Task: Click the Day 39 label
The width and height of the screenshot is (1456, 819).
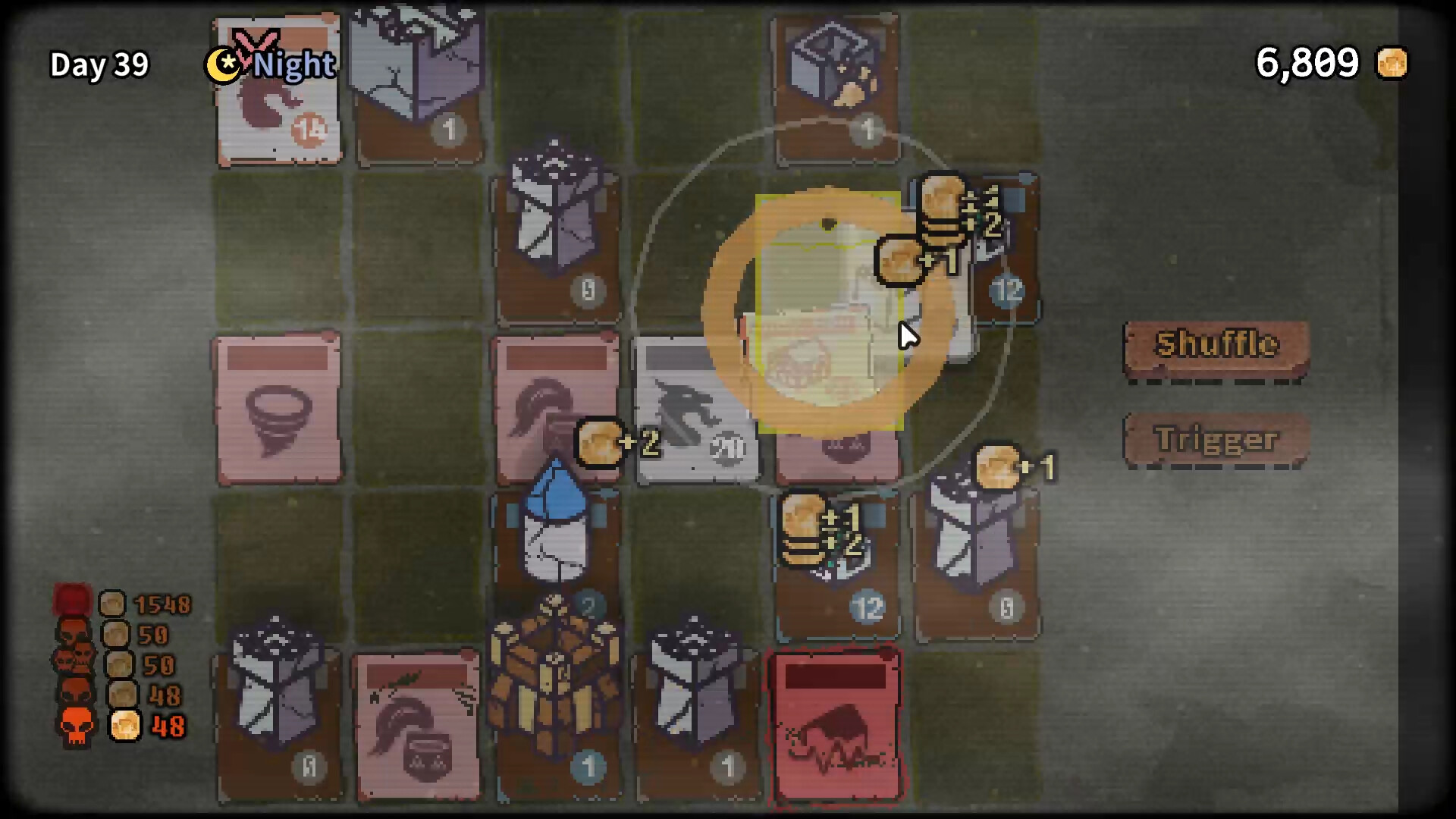Action: (x=99, y=66)
